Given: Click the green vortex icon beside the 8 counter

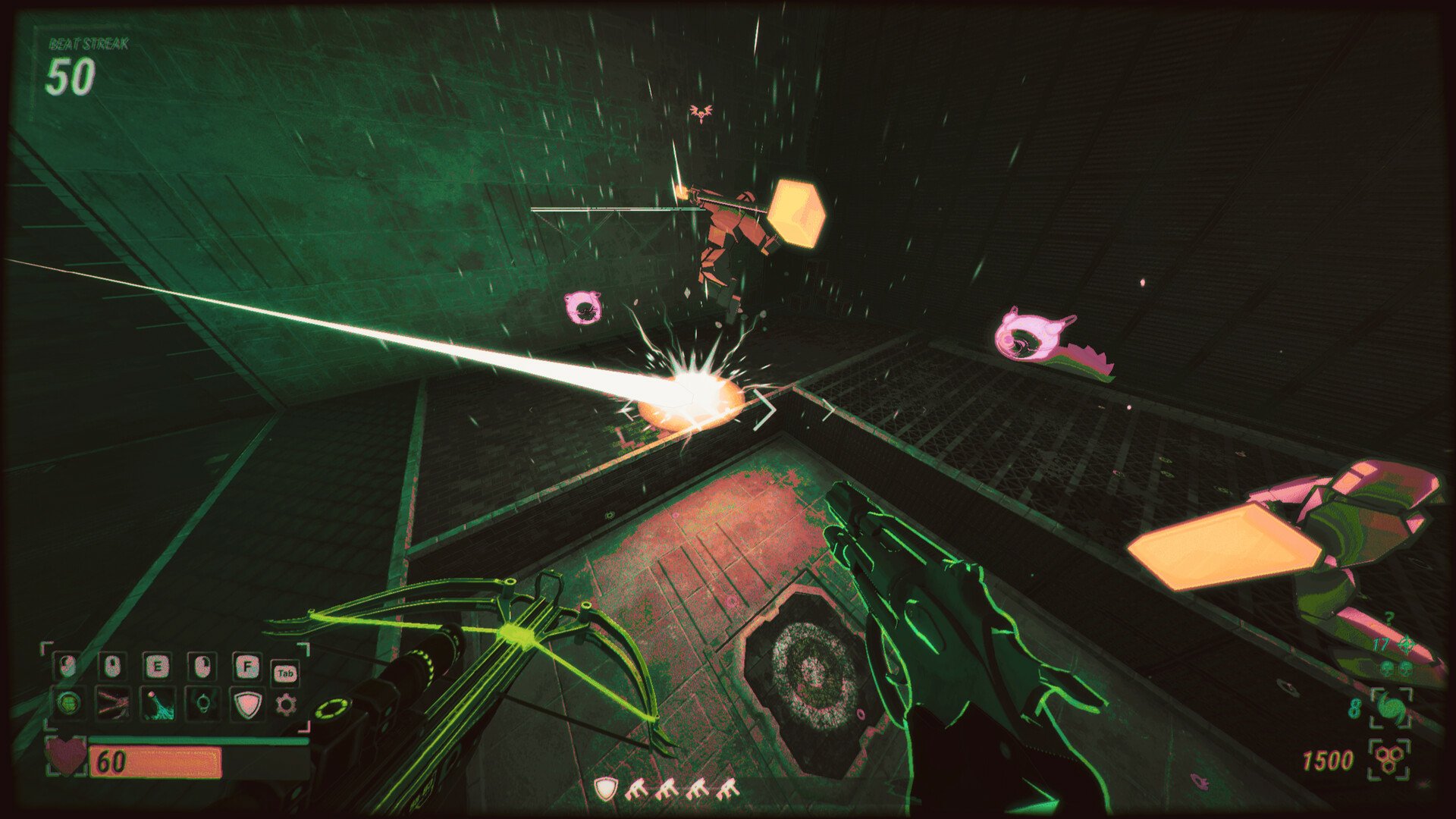Looking at the screenshot, I should pos(1390,706).
